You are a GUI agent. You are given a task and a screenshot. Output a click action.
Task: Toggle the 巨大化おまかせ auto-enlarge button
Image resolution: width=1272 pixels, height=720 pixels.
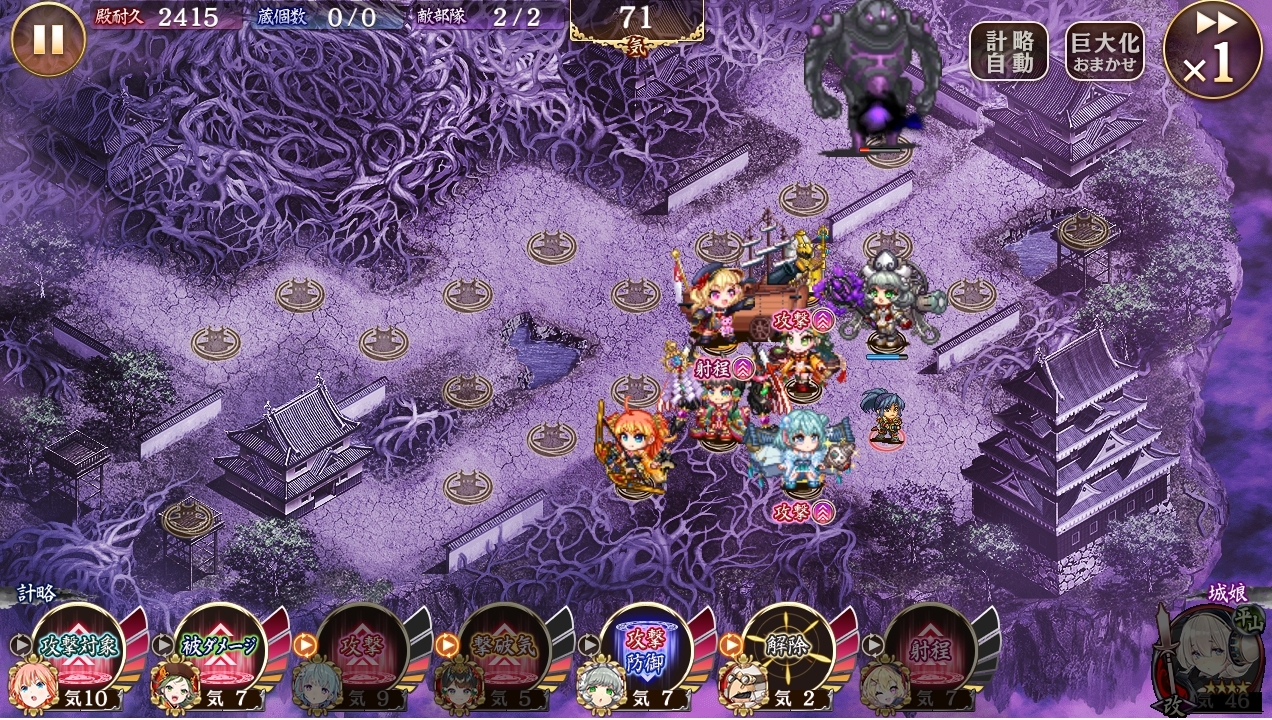click(x=1104, y=51)
